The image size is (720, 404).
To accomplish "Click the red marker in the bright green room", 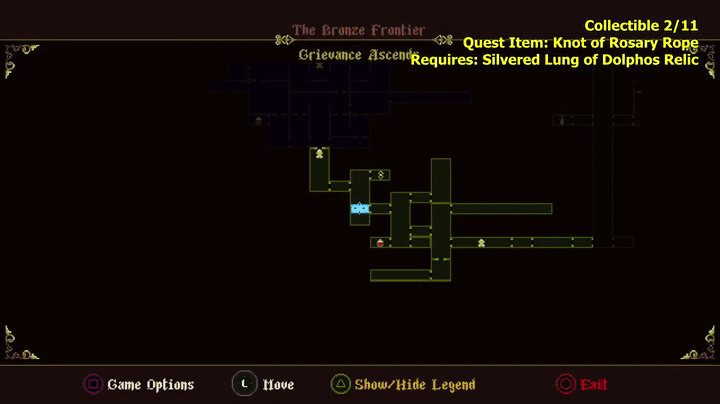I will pos(380,242).
